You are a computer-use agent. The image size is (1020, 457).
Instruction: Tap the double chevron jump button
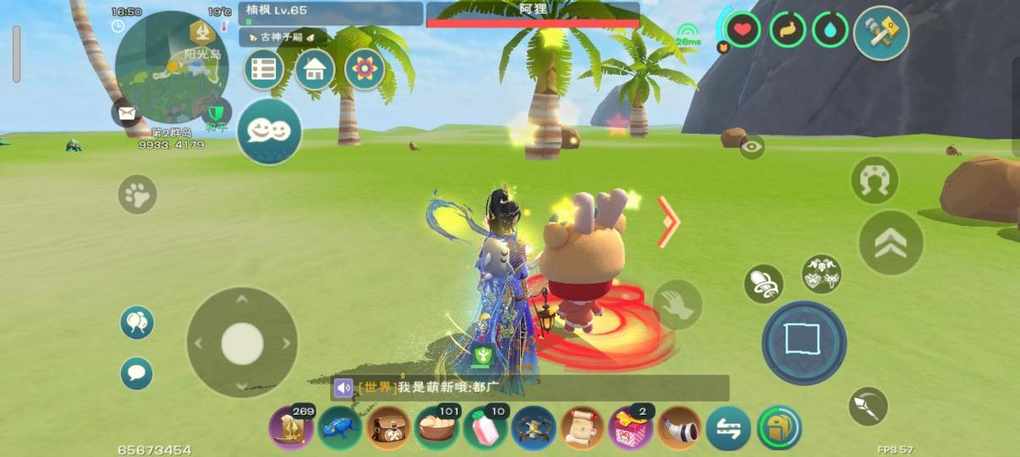(890, 242)
